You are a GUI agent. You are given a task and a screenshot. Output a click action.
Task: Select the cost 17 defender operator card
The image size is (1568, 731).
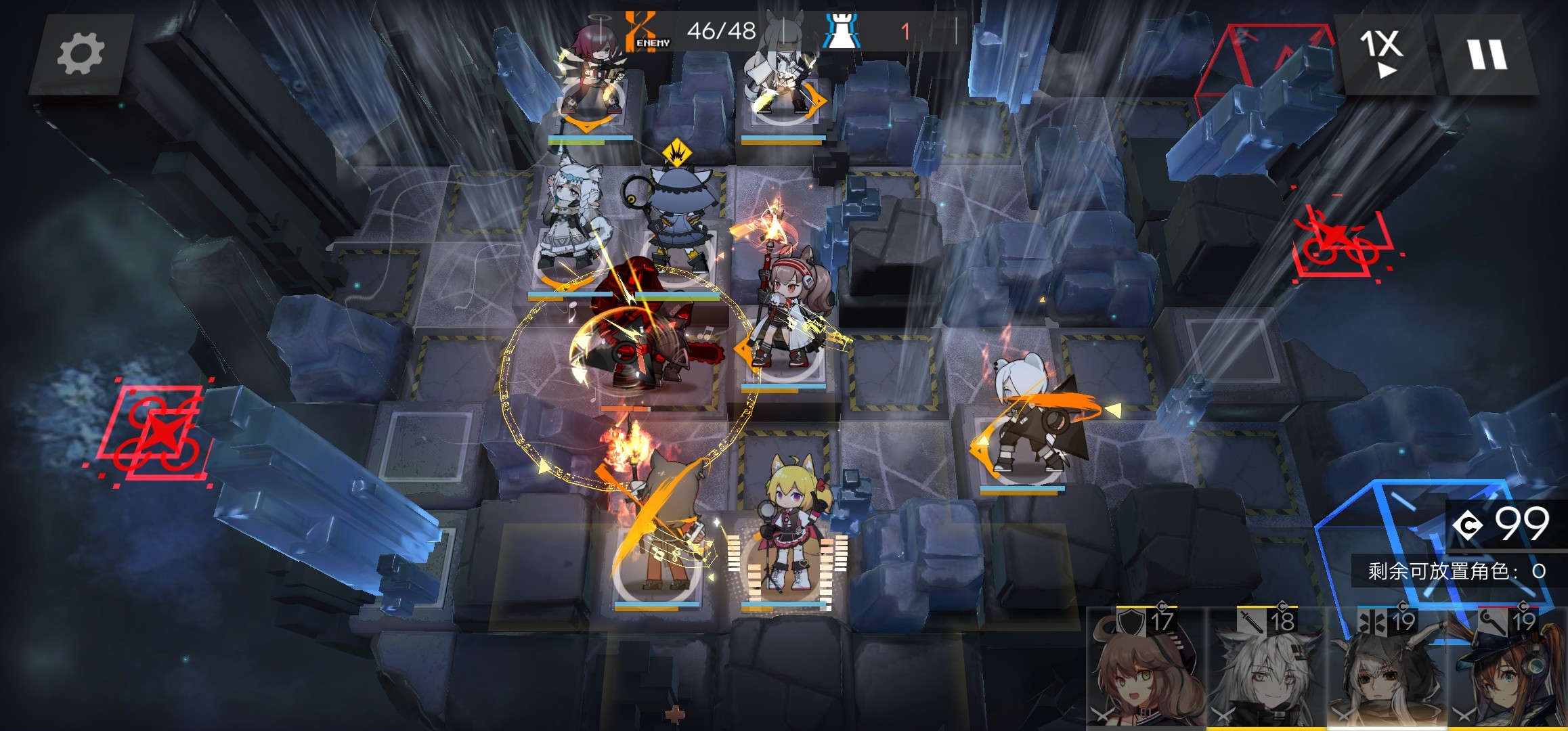click(x=1146, y=670)
